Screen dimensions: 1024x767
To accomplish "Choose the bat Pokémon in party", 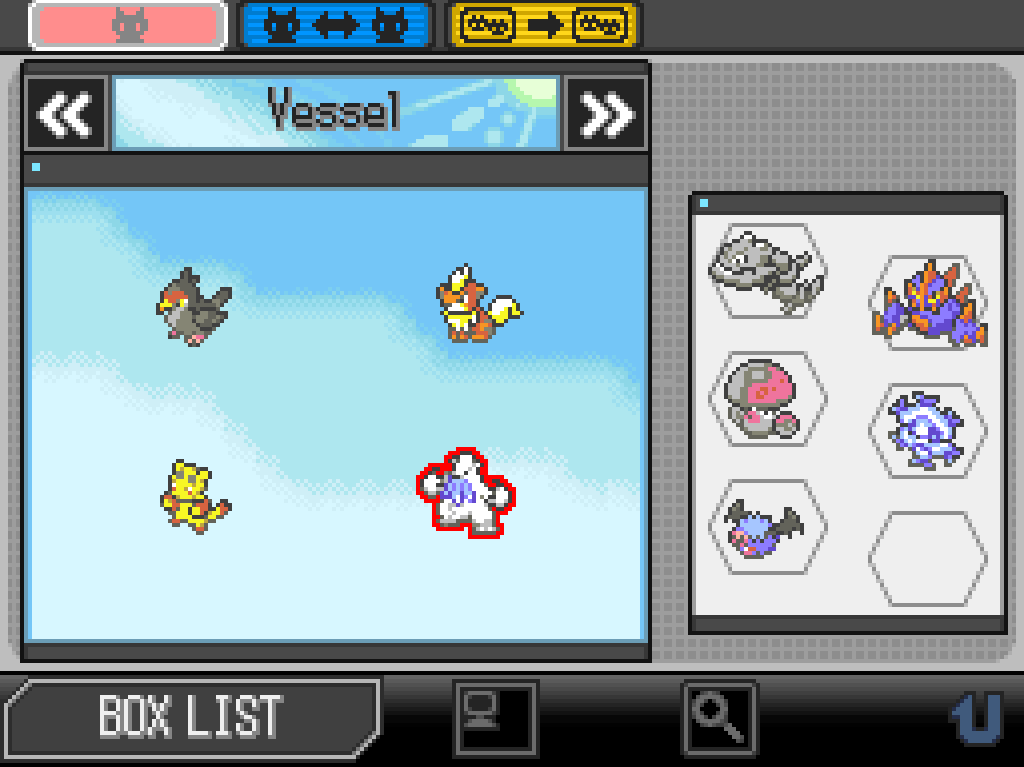I will pyautogui.click(x=767, y=526).
